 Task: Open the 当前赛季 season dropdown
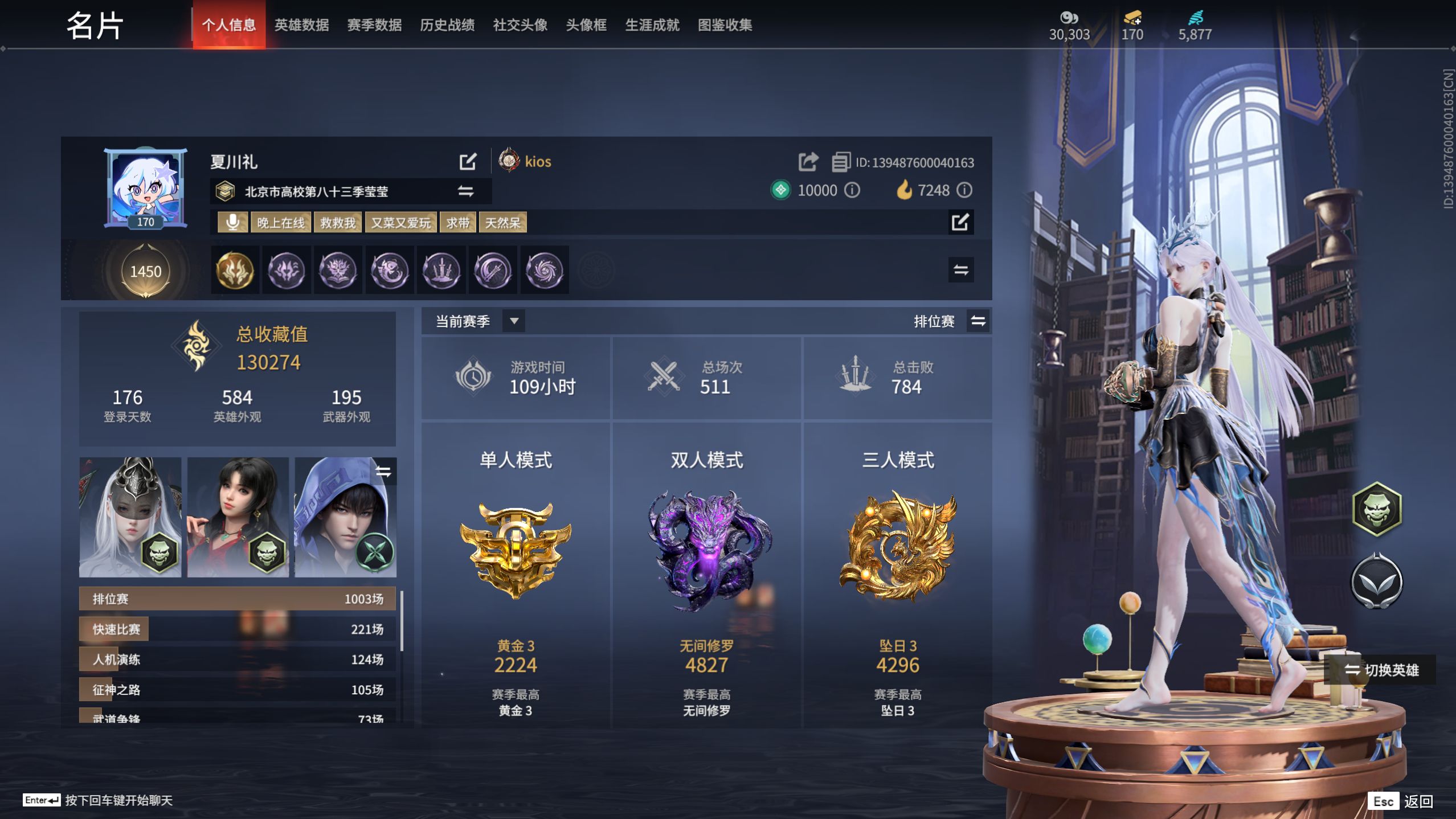(x=514, y=321)
